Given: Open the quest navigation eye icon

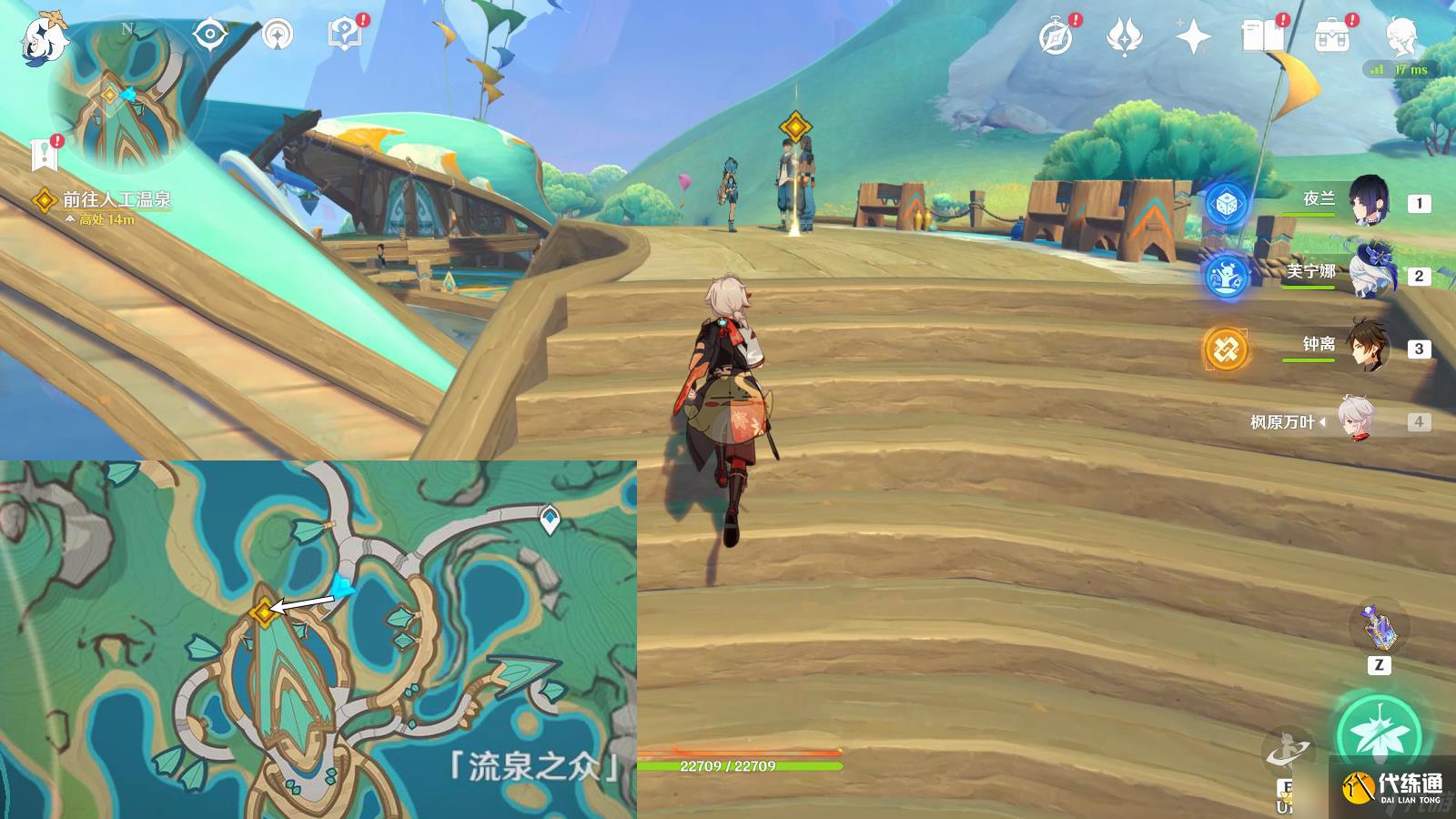Looking at the screenshot, I should [209, 35].
